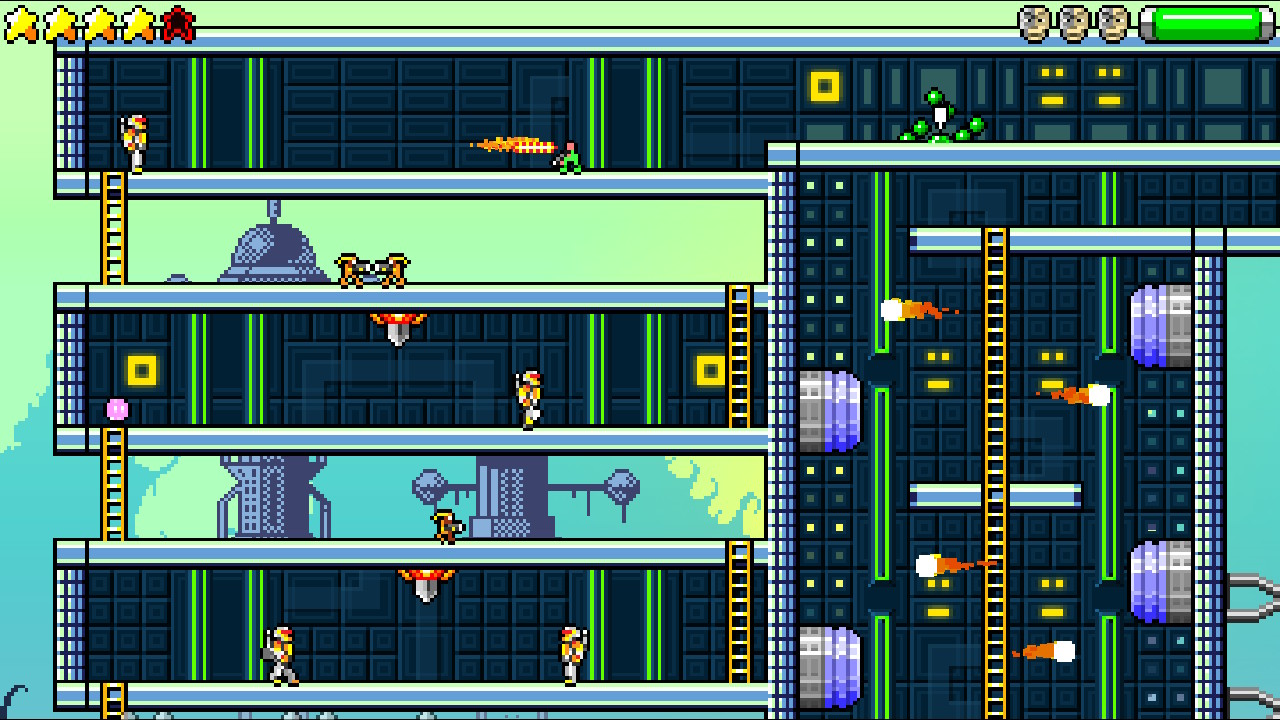Image resolution: width=1280 pixels, height=720 pixels.
Task: Click the yellow glowing panel on the left wall
Action: [x=140, y=370]
